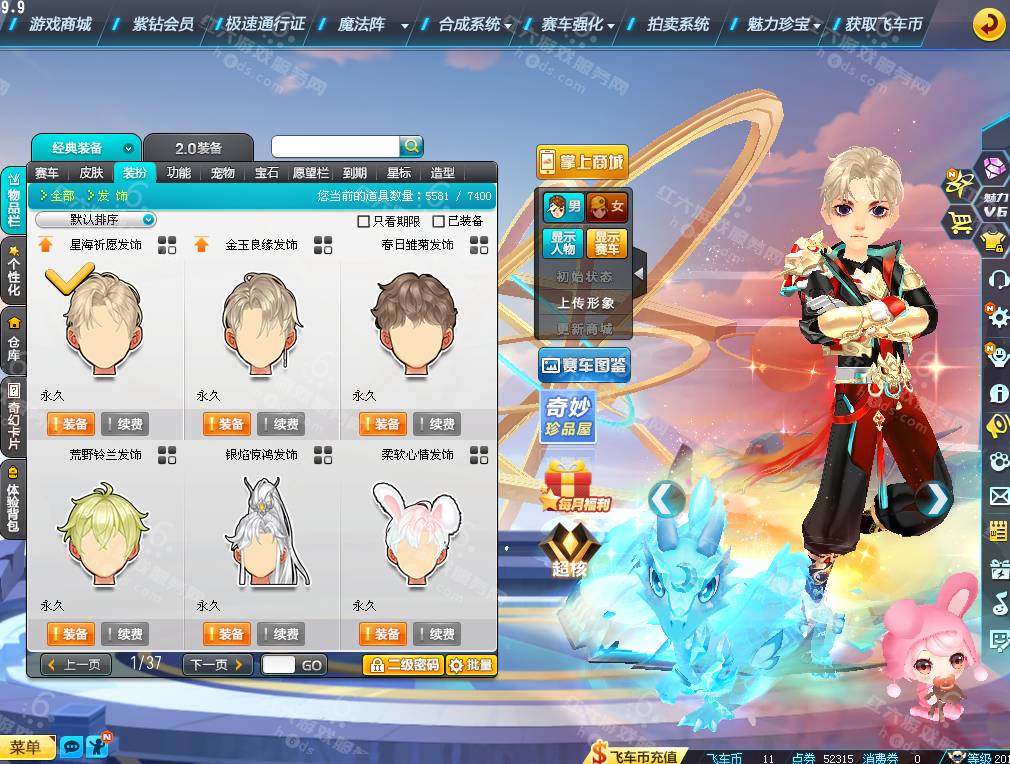Open the 菜单 menu button
Image resolution: width=1010 pixels, height=764 pixels.
[x=27, y=747]
